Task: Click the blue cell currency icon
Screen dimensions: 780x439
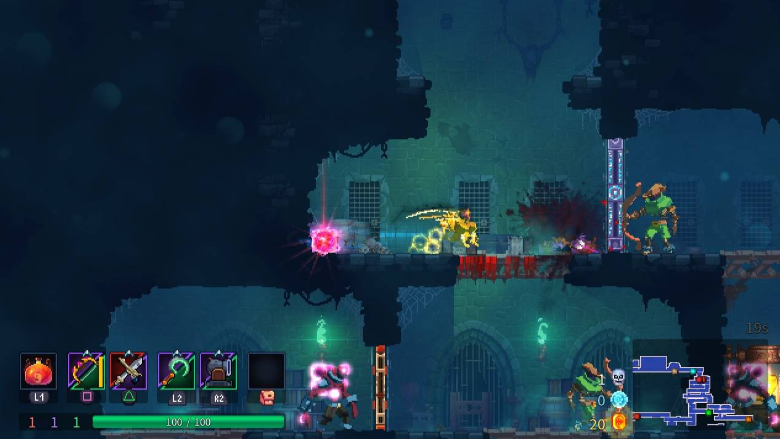Action: (x=618, y=399)
